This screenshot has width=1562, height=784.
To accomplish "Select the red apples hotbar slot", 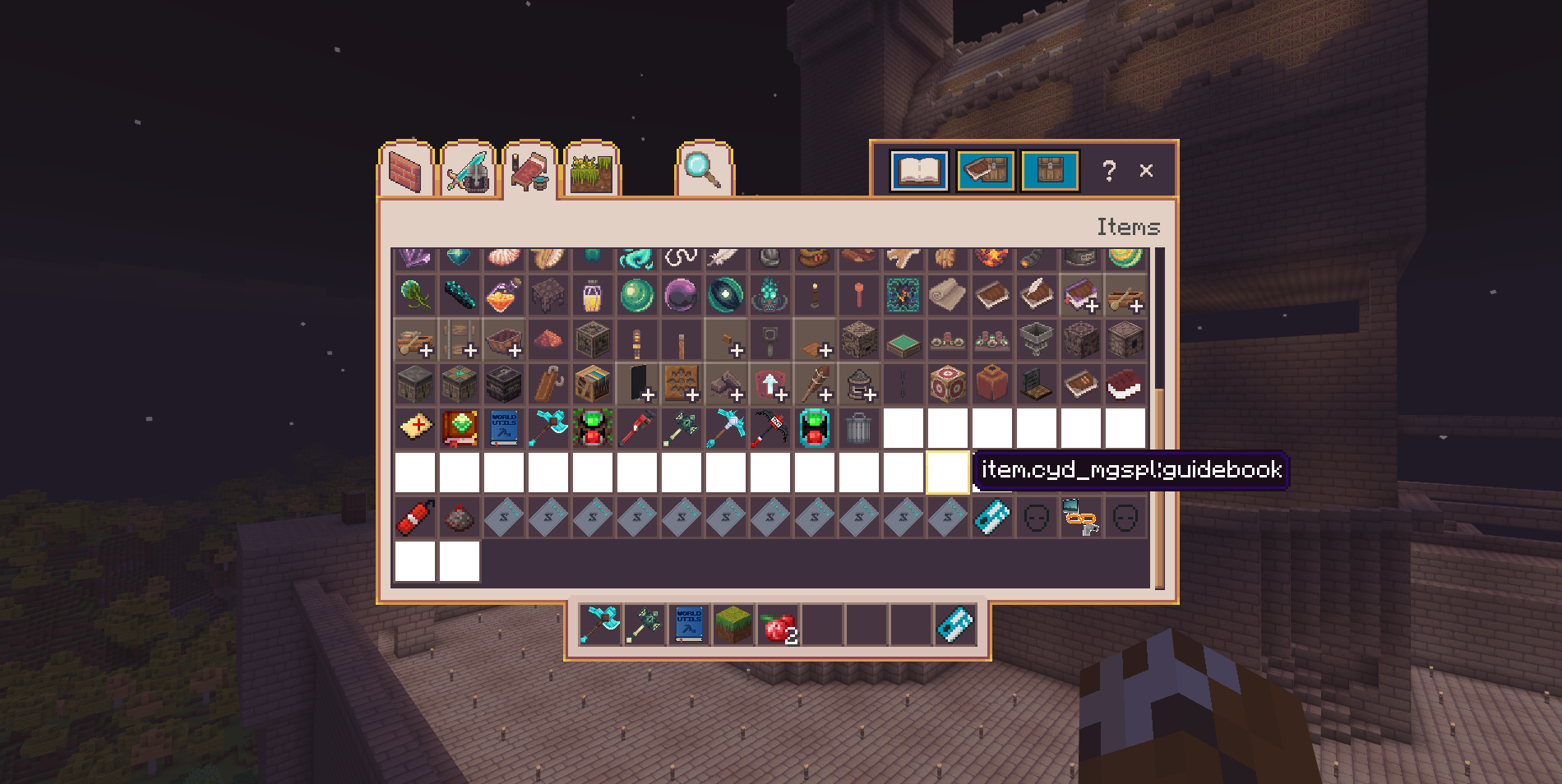I will (778, 626).
